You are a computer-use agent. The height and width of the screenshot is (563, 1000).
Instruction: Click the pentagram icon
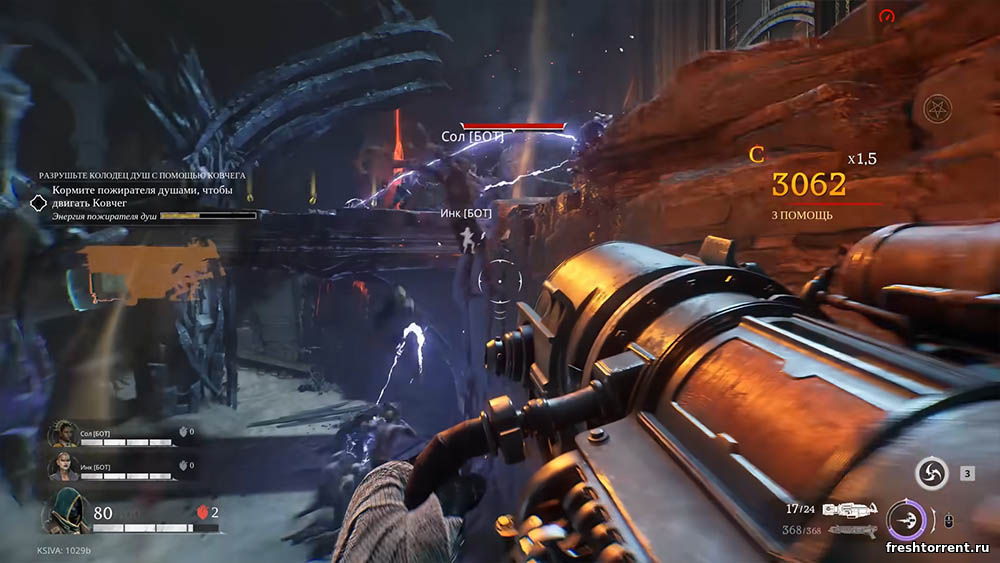[937, 108]
